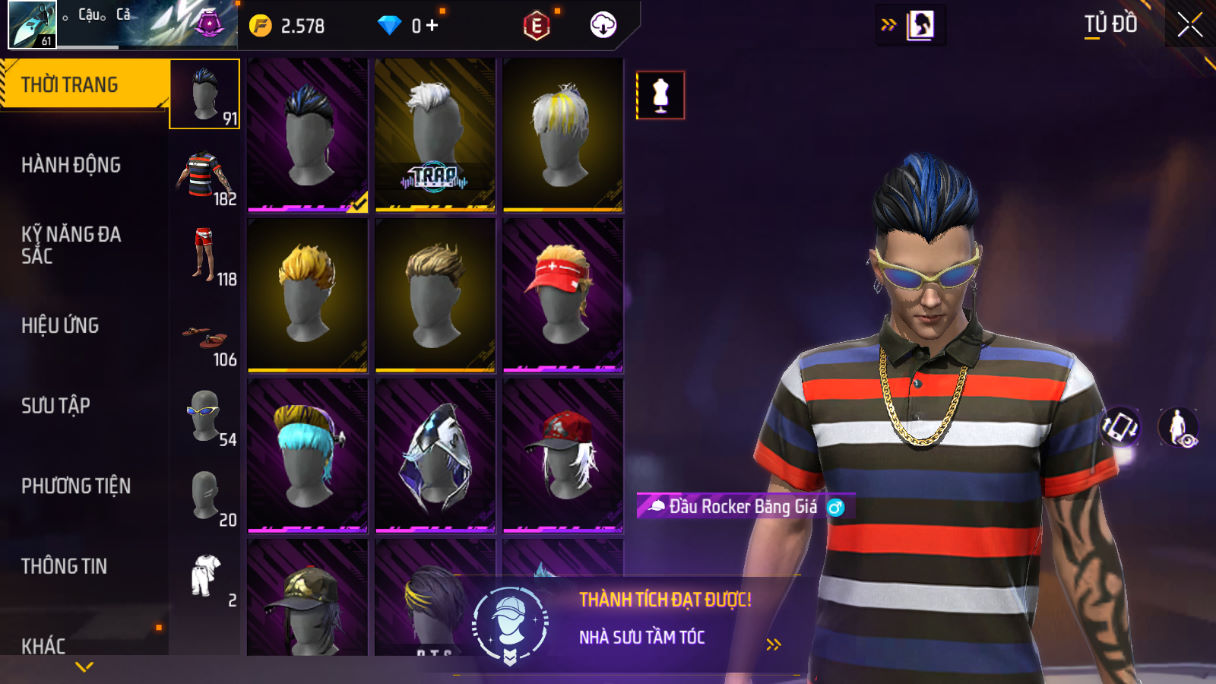
Task: Open the sunglasses face accessory subcategory
Action: click(x=205, y=415)
